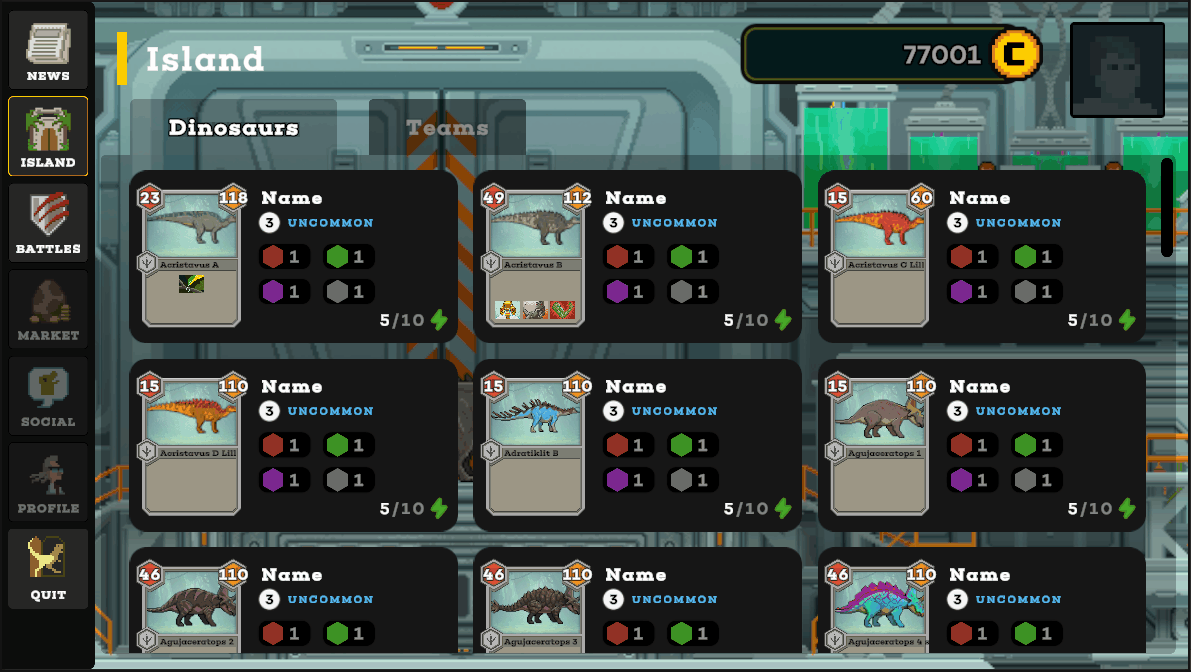This screenshot has height=672, width=1191.
Task: Go to the Battles section
Action: [48, 223]
